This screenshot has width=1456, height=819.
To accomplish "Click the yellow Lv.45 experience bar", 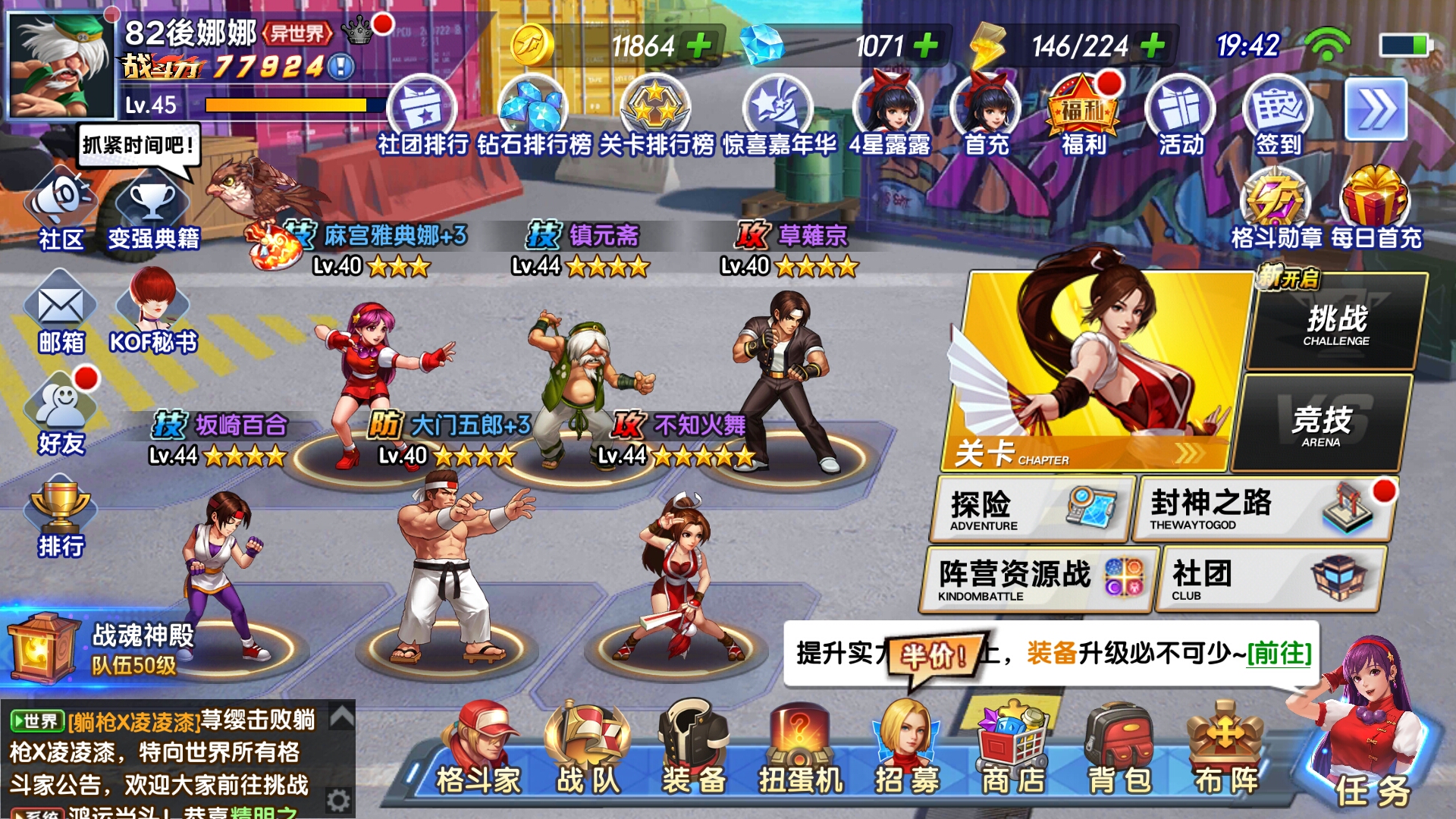I will (x=281, y=106).
